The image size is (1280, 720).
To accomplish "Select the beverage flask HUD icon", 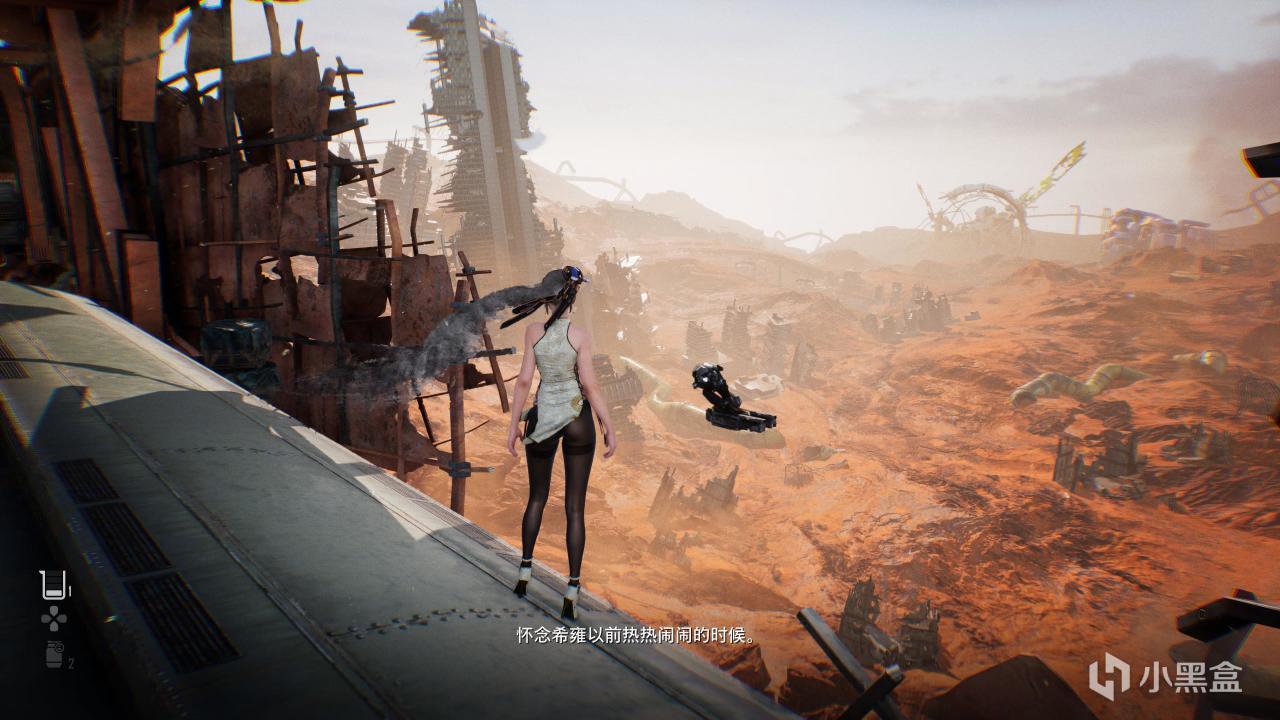I will point(52,584).
